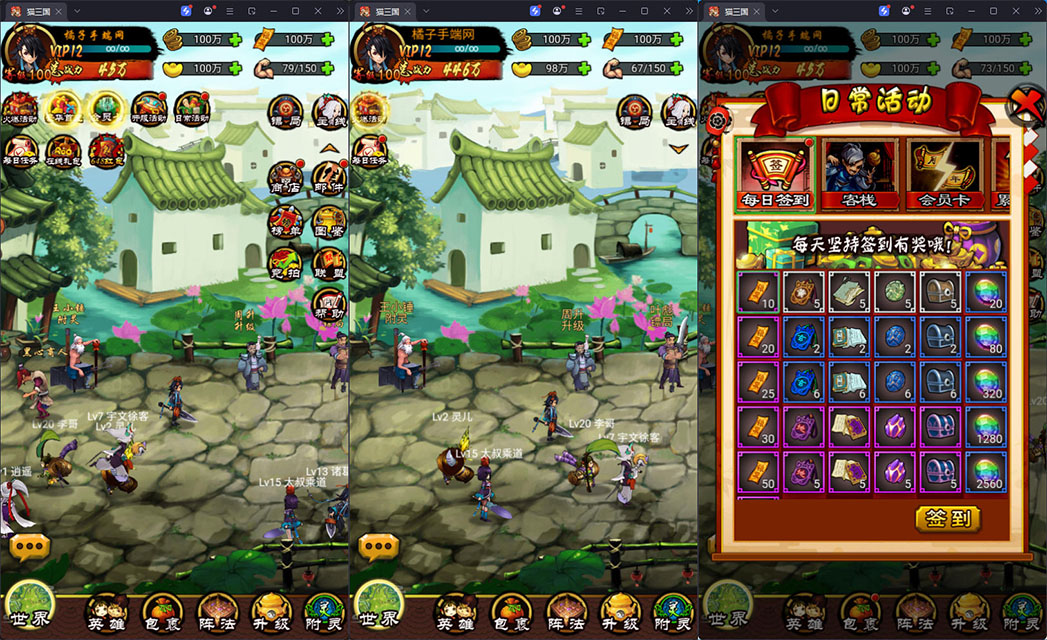Collapse the side icons with the up arrow
The image size is (1047, 640).
(329, 148)
